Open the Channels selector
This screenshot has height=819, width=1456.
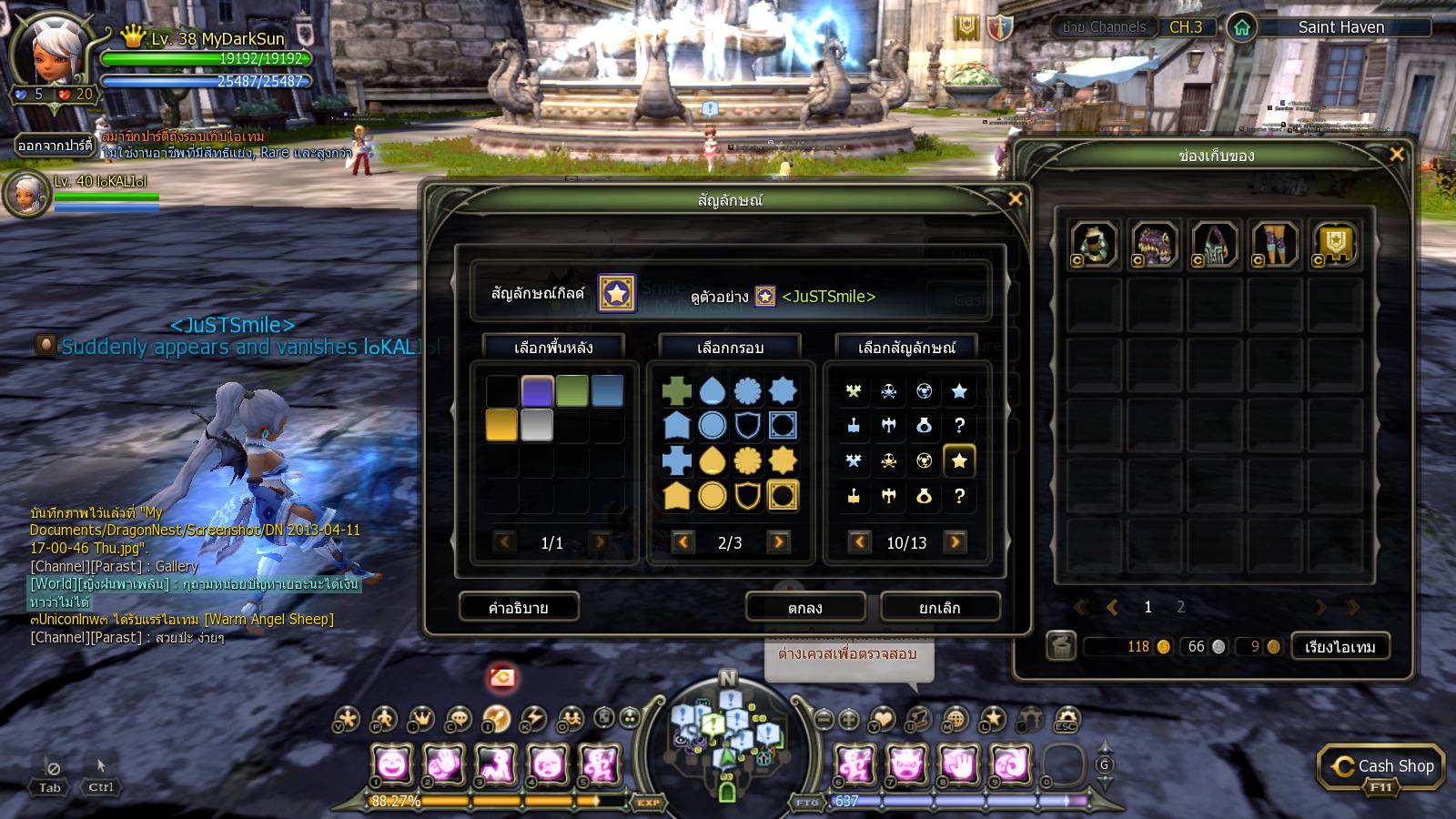[1105, 27]
